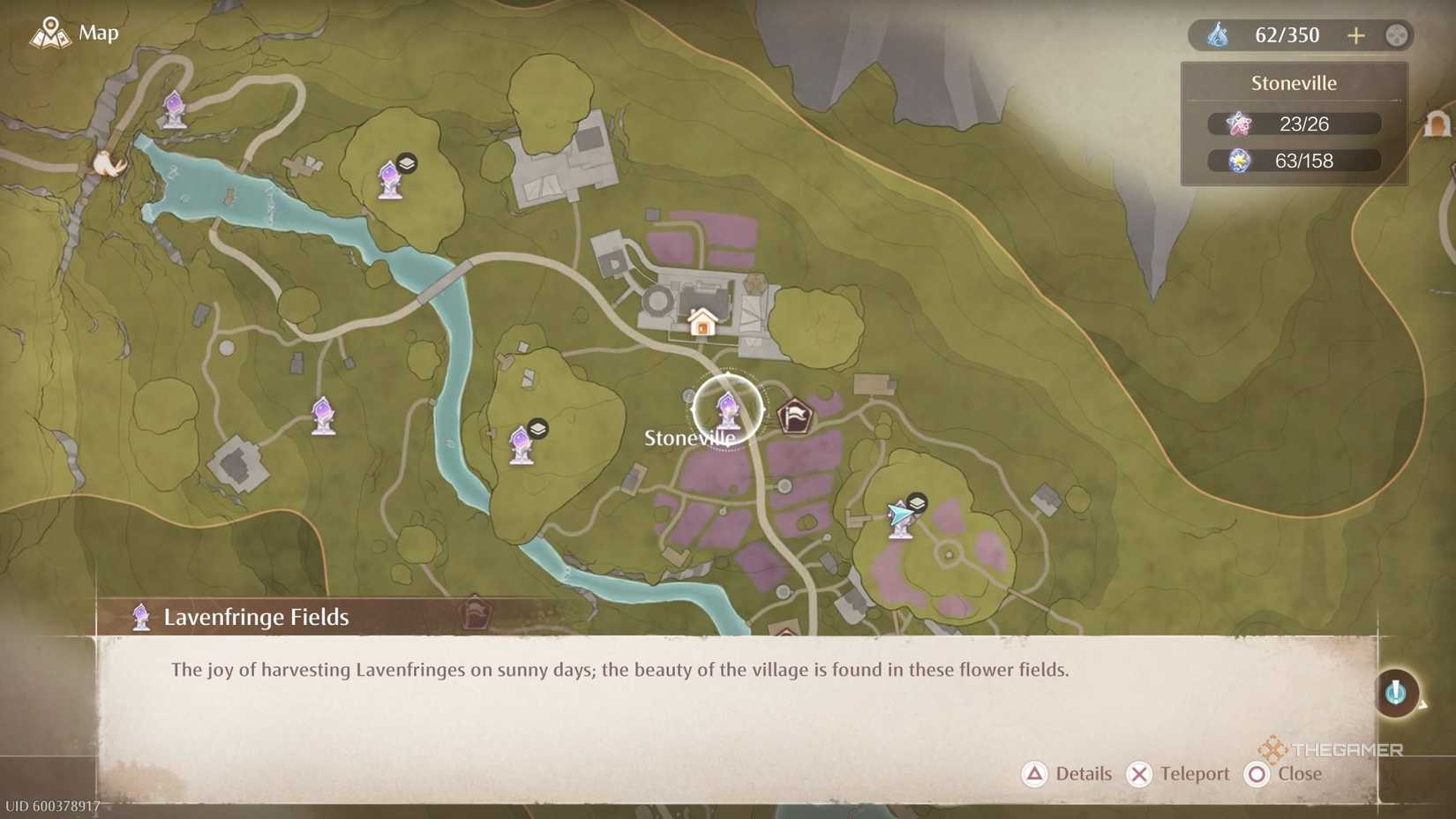Select the teleport marker in the map's northwest corner
Viewport: 1456px width, 819px height.
[x=173, y=109]
